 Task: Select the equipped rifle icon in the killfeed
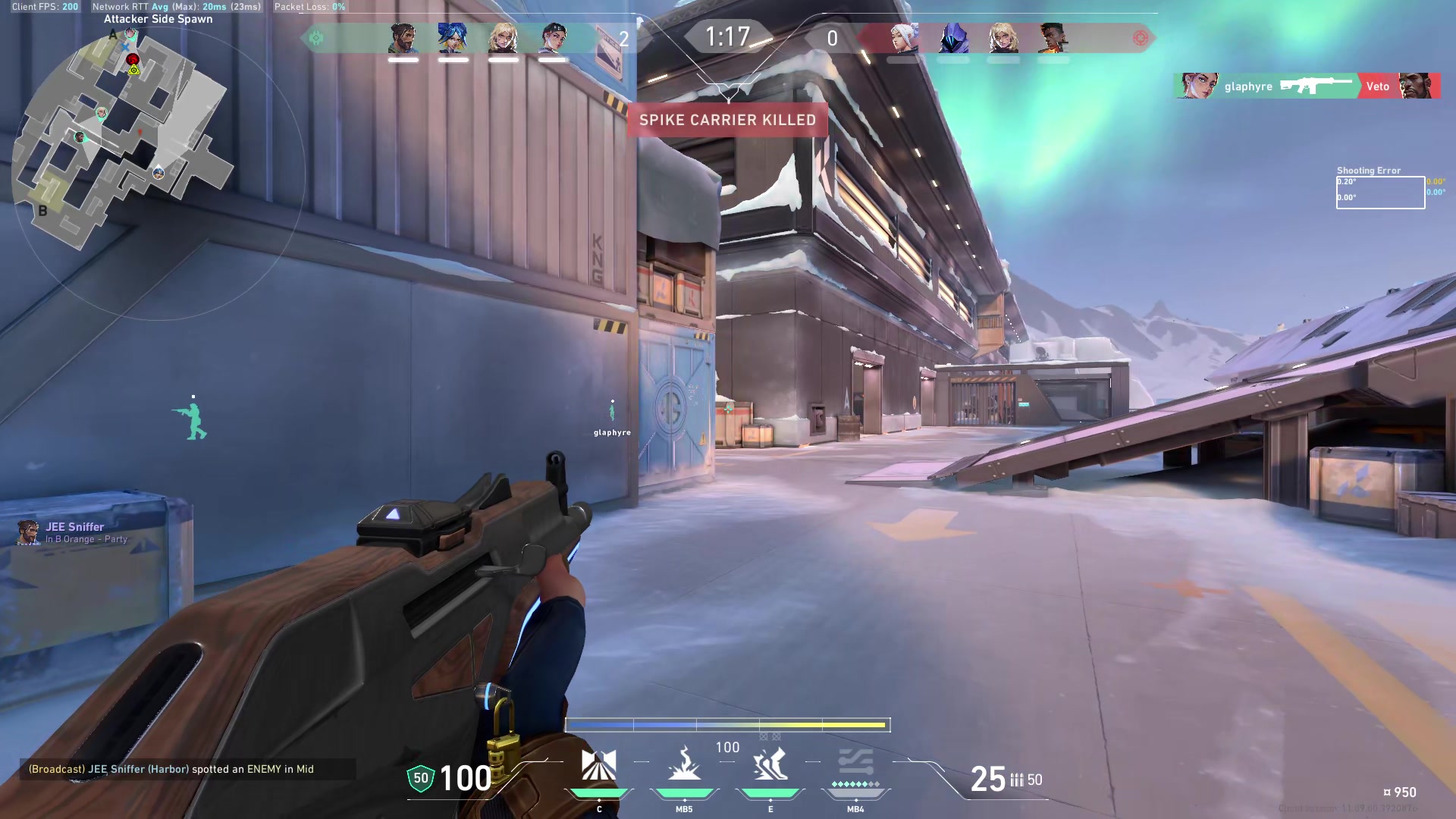(x=1316, y=86)
